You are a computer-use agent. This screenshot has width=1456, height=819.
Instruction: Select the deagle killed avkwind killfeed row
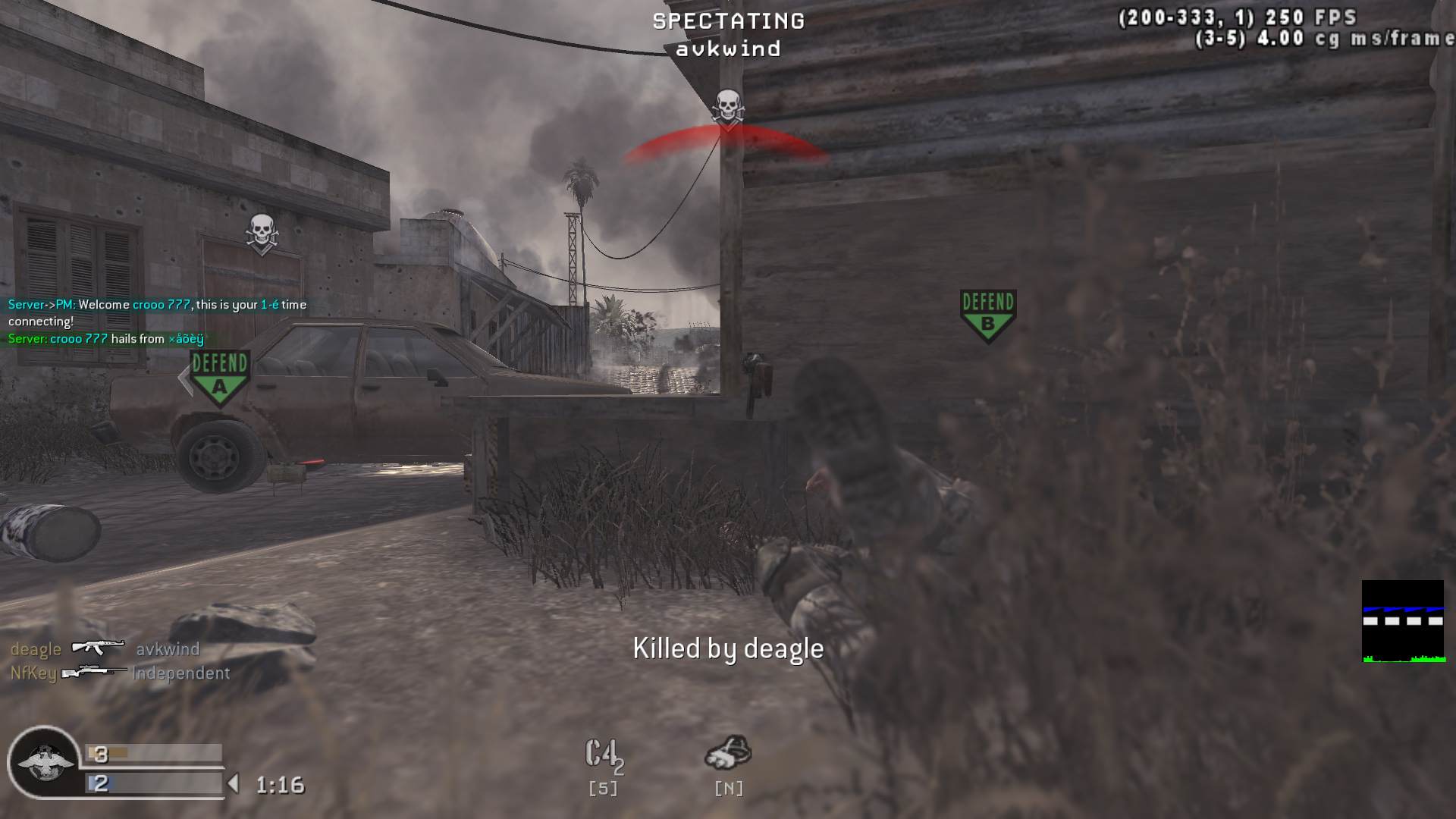pyautogui.click(x=105, y=649)
